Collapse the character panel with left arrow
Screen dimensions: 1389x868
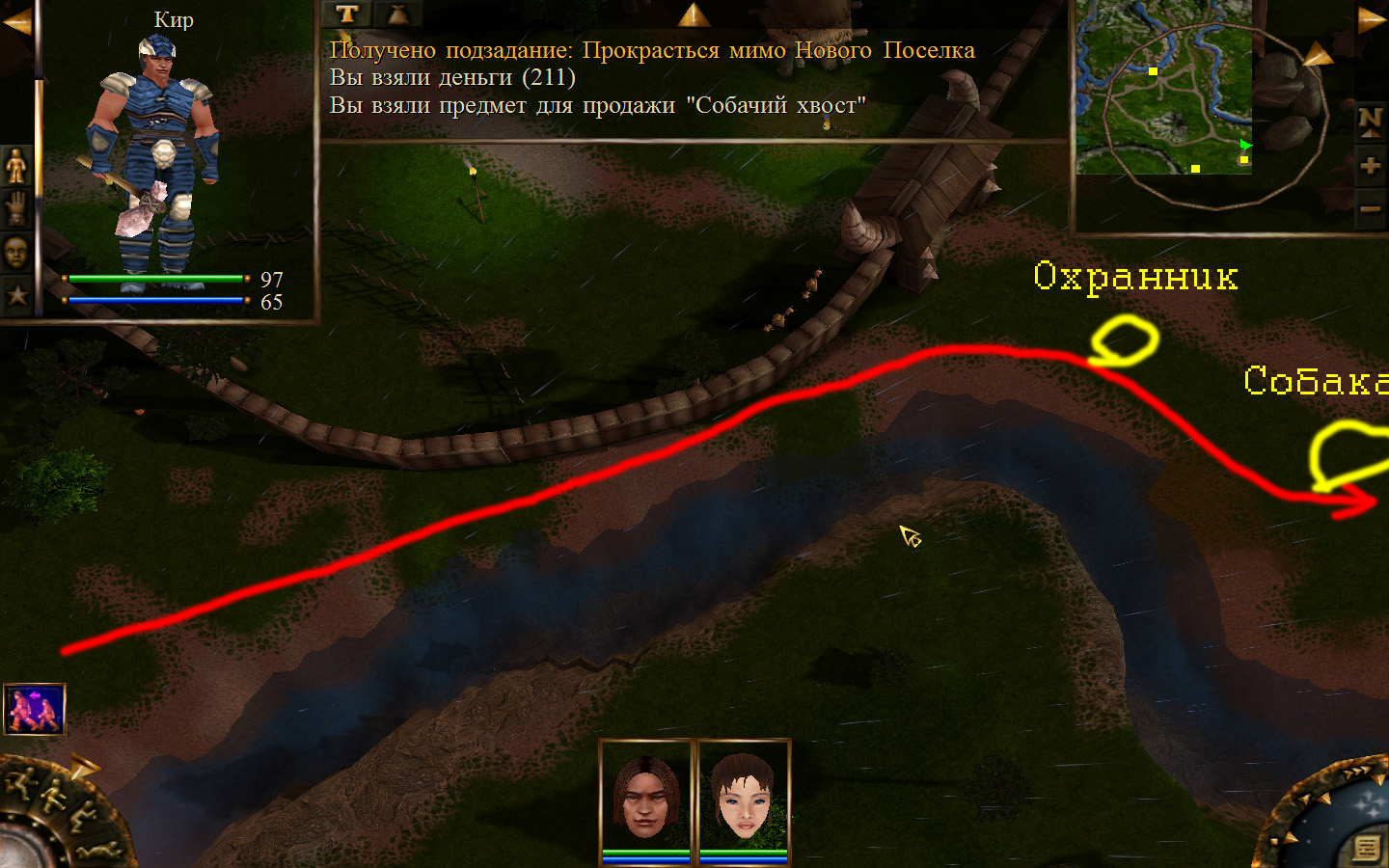coord(16,21)
